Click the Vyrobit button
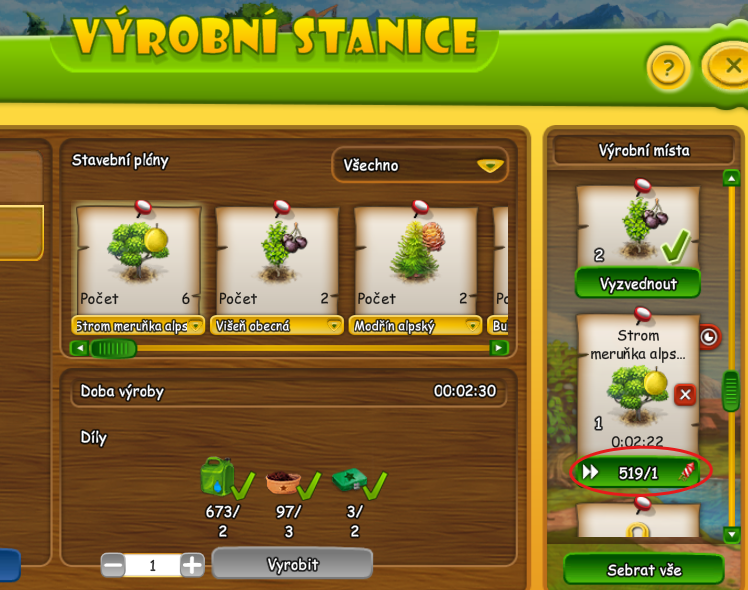The image size is (748, 590). coord(292,564)
